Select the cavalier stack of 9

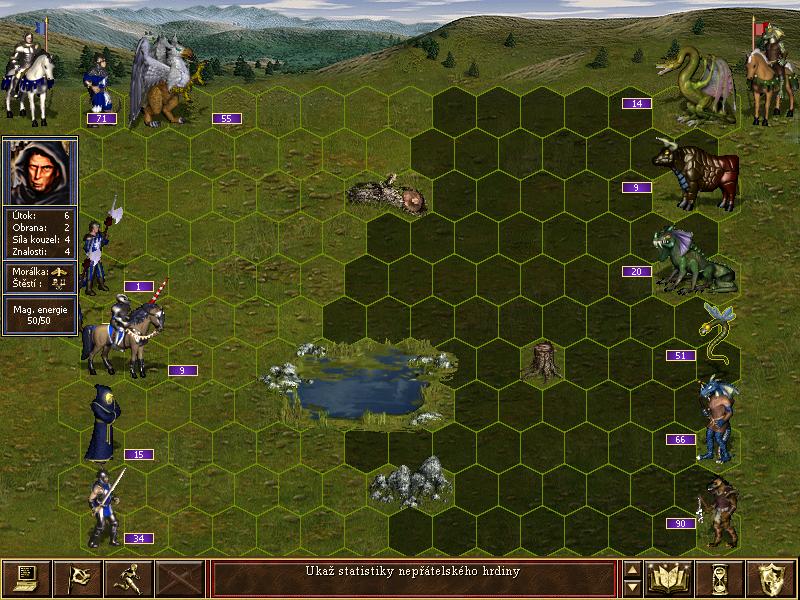point(125,335)
